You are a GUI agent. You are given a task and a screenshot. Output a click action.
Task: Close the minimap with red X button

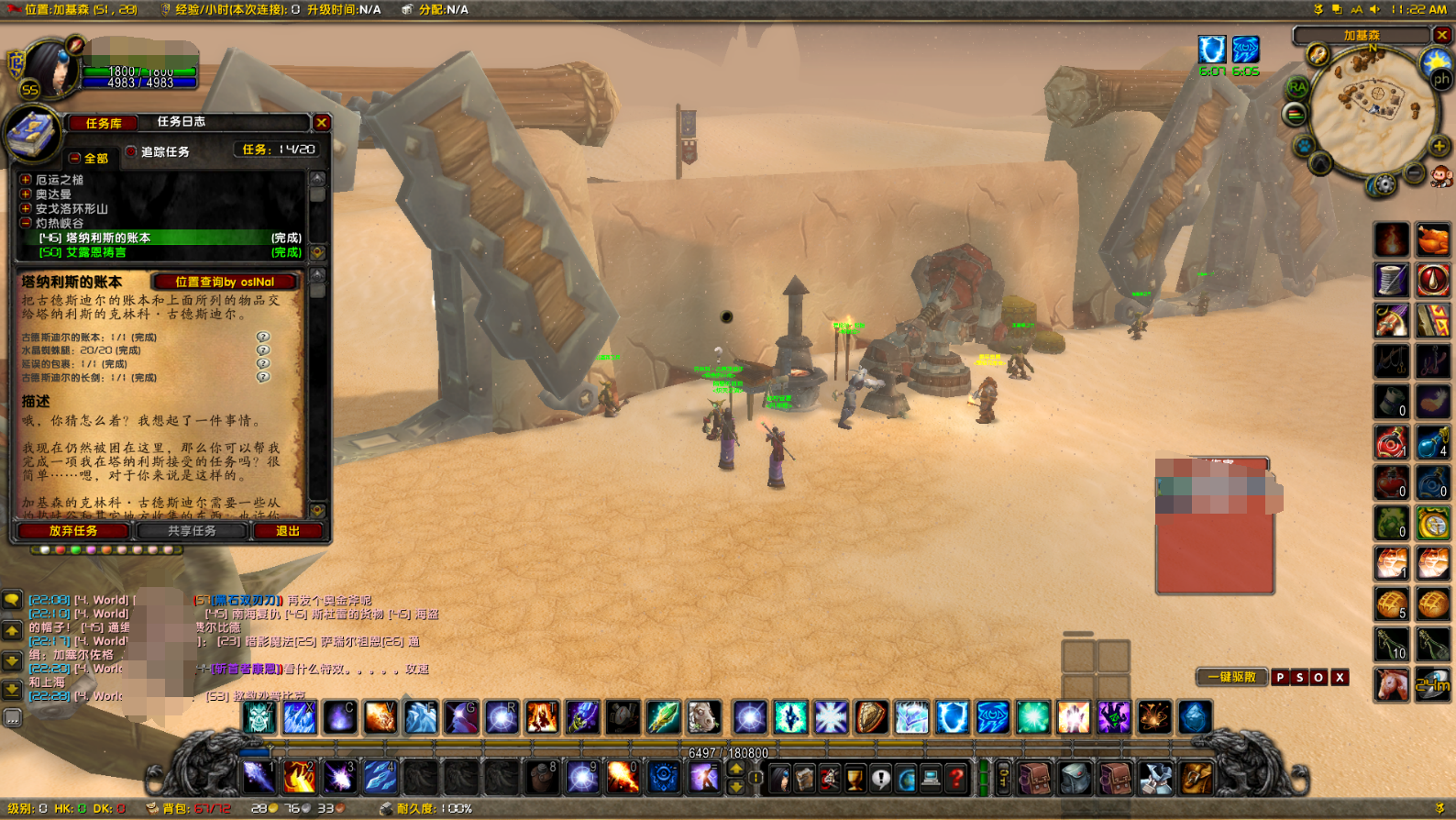point(1442,35)
